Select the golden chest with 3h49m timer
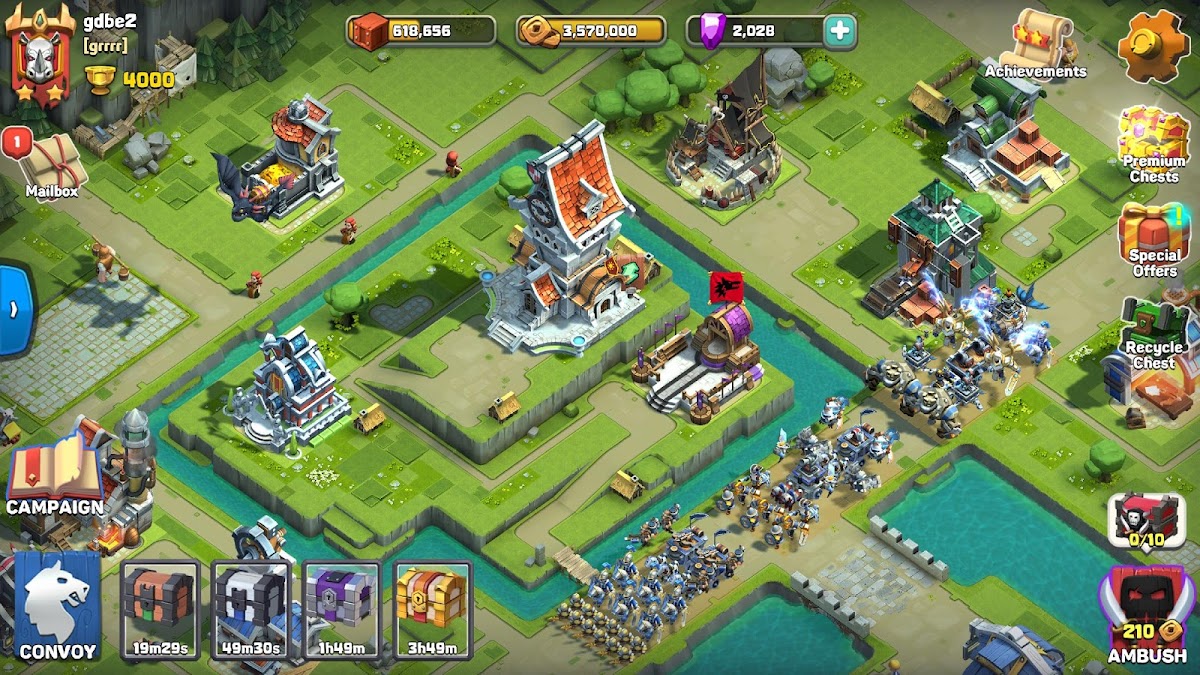Image resolution: width=1200 pixels, height=675 pixels. point(432,608)
